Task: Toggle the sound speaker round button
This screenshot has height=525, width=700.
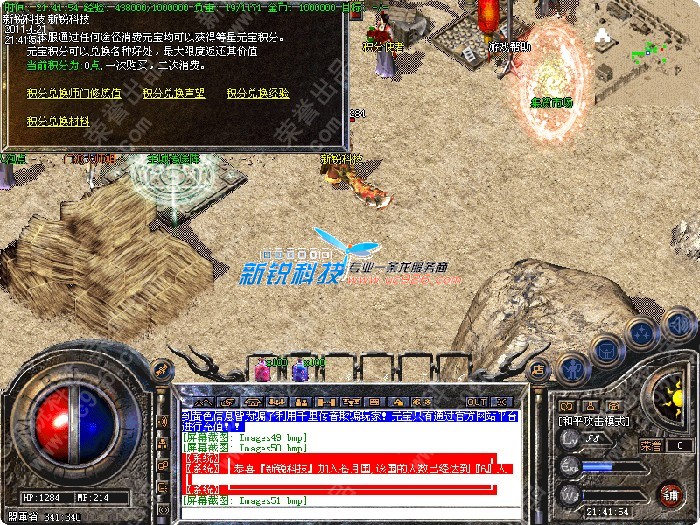Action: tap(678, 325)
